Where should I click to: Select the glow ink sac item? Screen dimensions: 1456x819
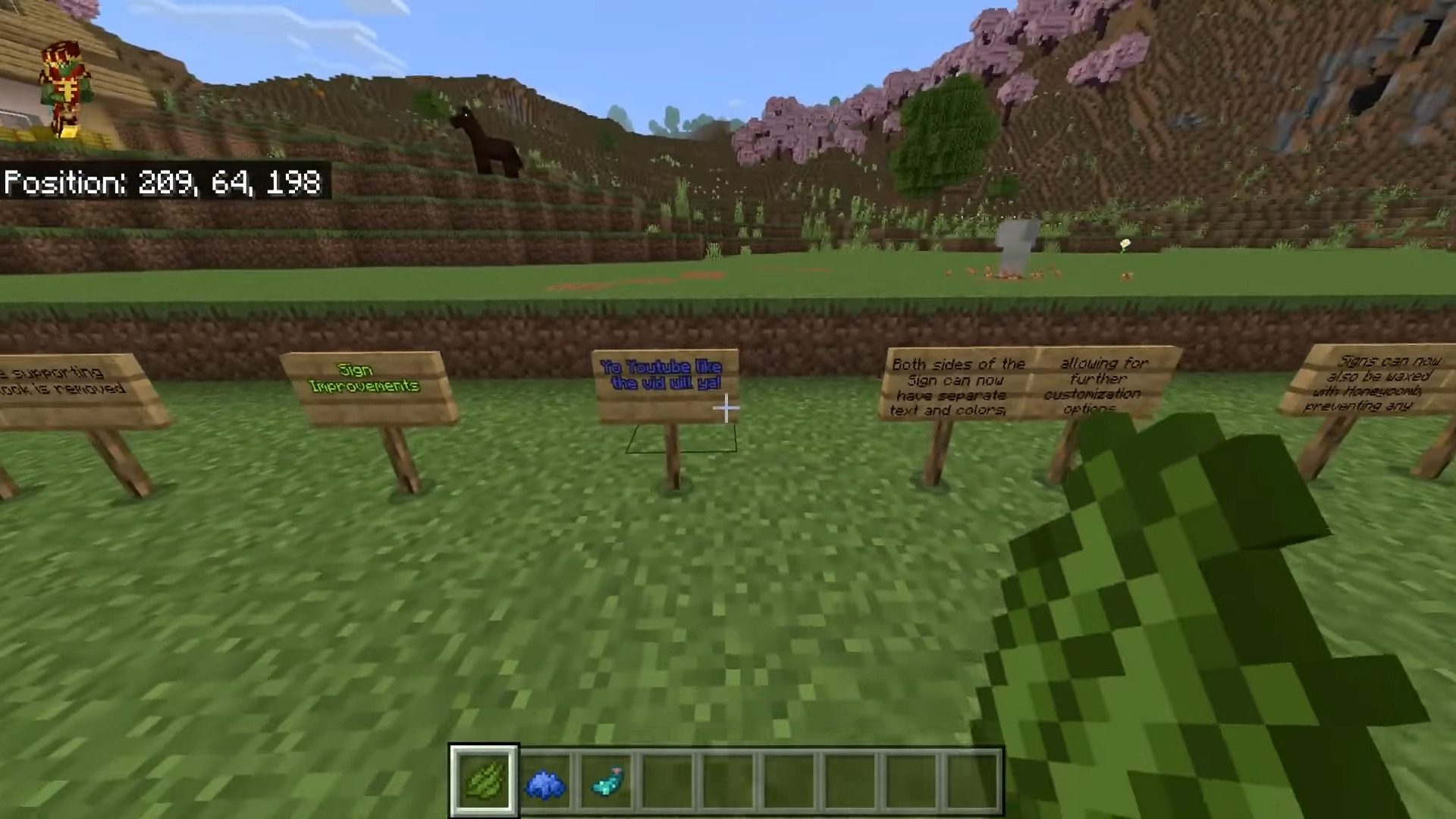pos(607,781)
